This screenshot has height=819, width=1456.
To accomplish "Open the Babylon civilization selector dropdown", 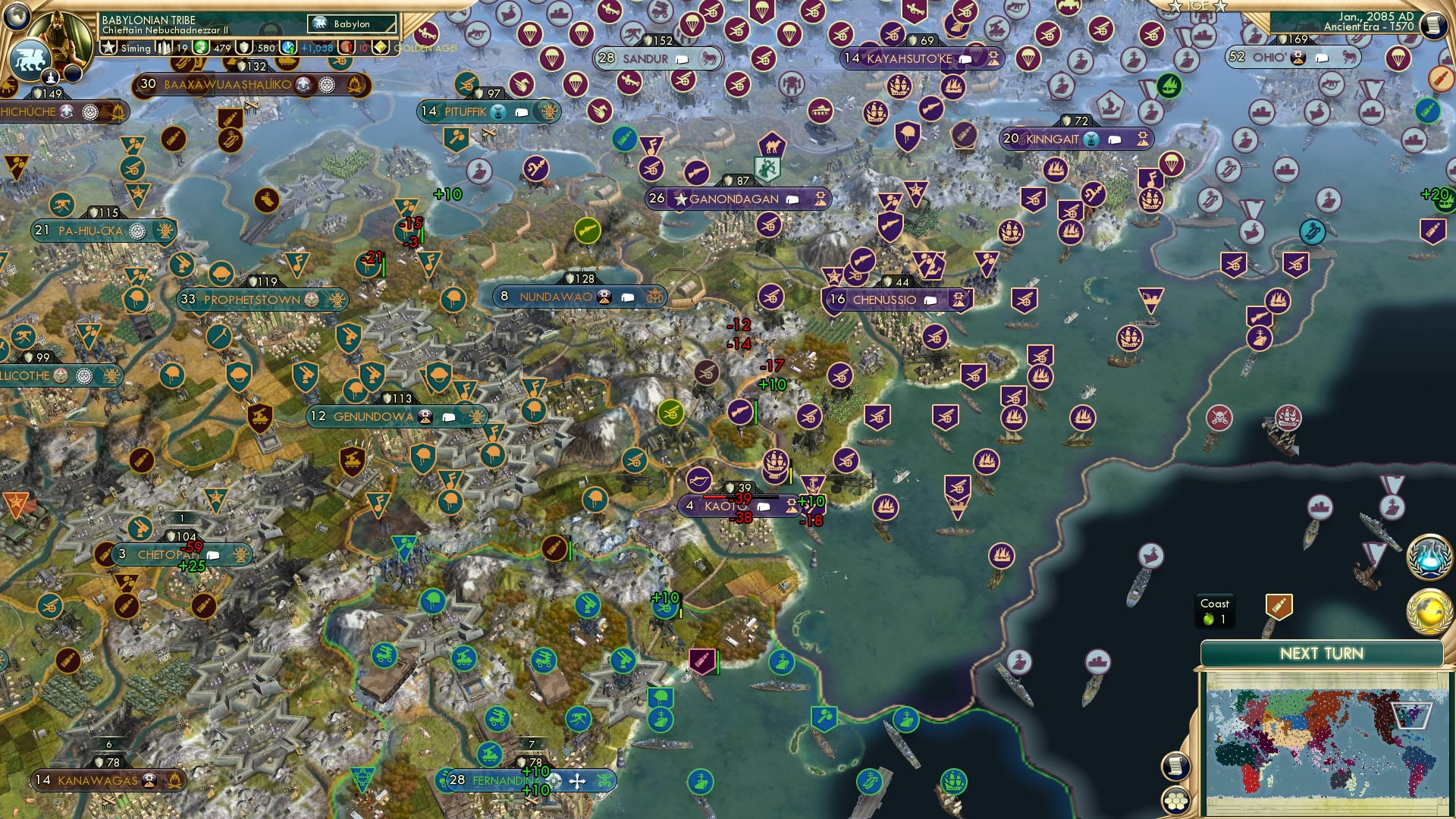I will pos(351,24).
